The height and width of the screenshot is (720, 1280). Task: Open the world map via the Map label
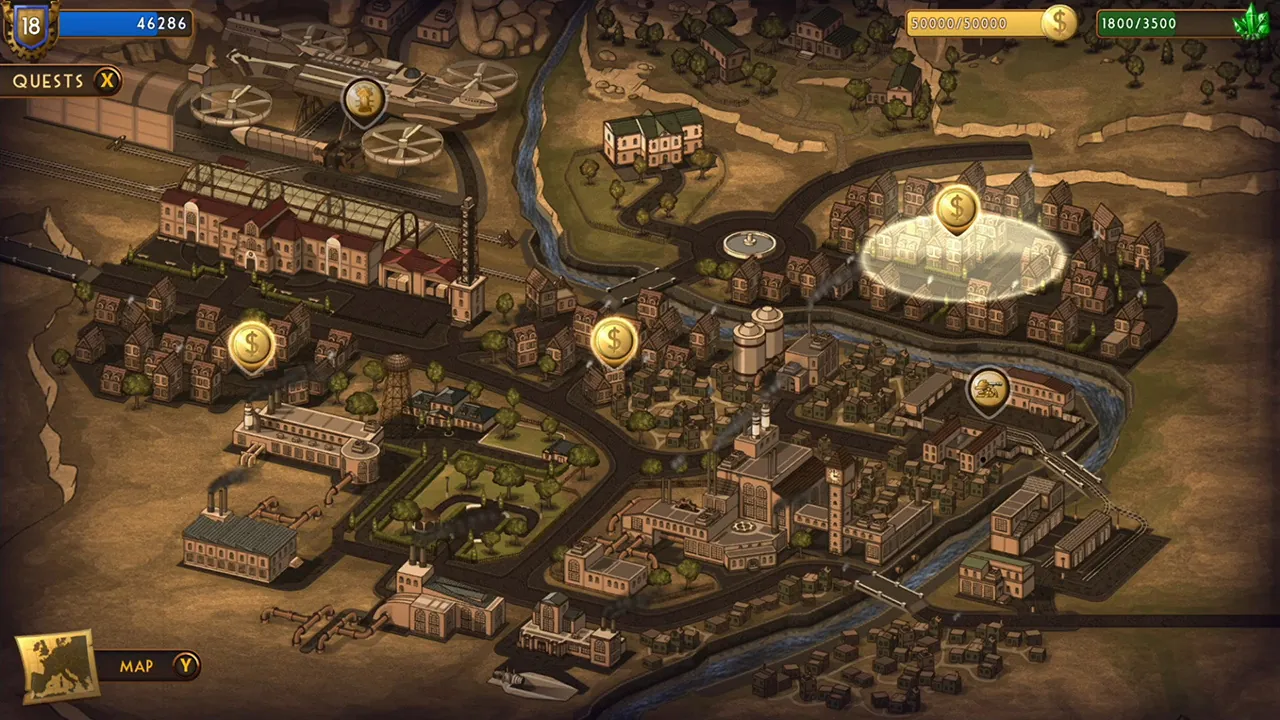(x=137, y=666)
